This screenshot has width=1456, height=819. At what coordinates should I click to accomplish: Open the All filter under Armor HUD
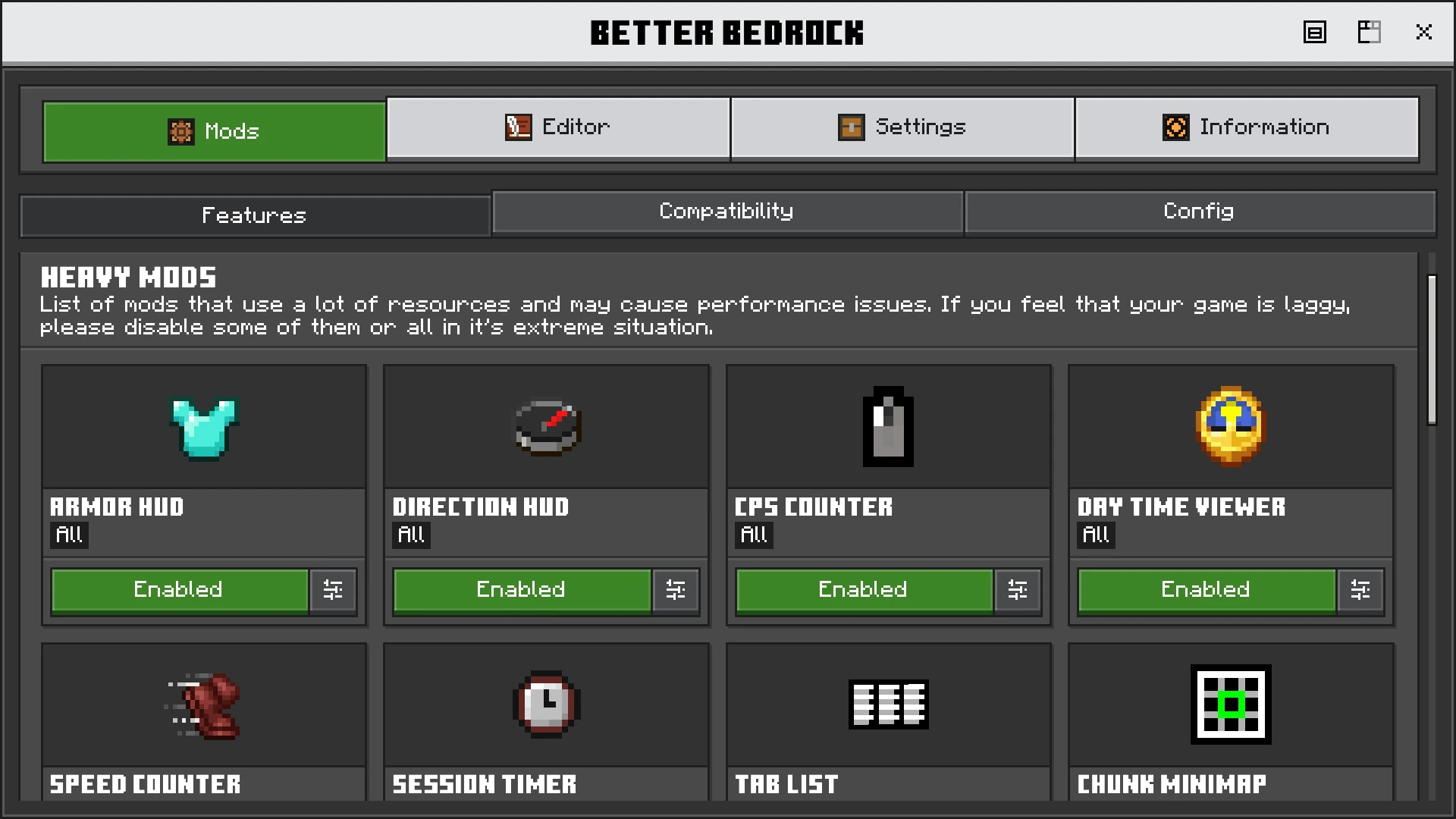[x=68, y=535]
